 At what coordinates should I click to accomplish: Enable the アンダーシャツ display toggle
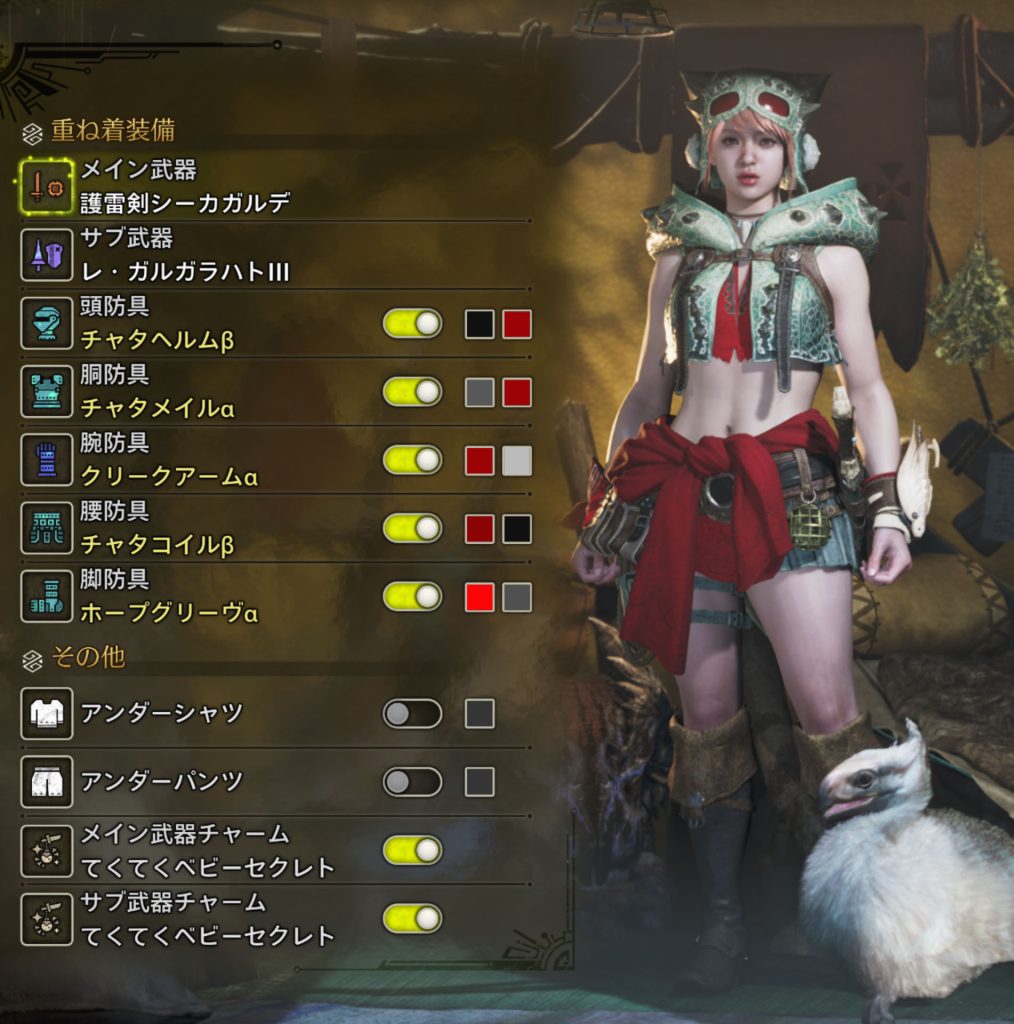(x=412, y=713)
